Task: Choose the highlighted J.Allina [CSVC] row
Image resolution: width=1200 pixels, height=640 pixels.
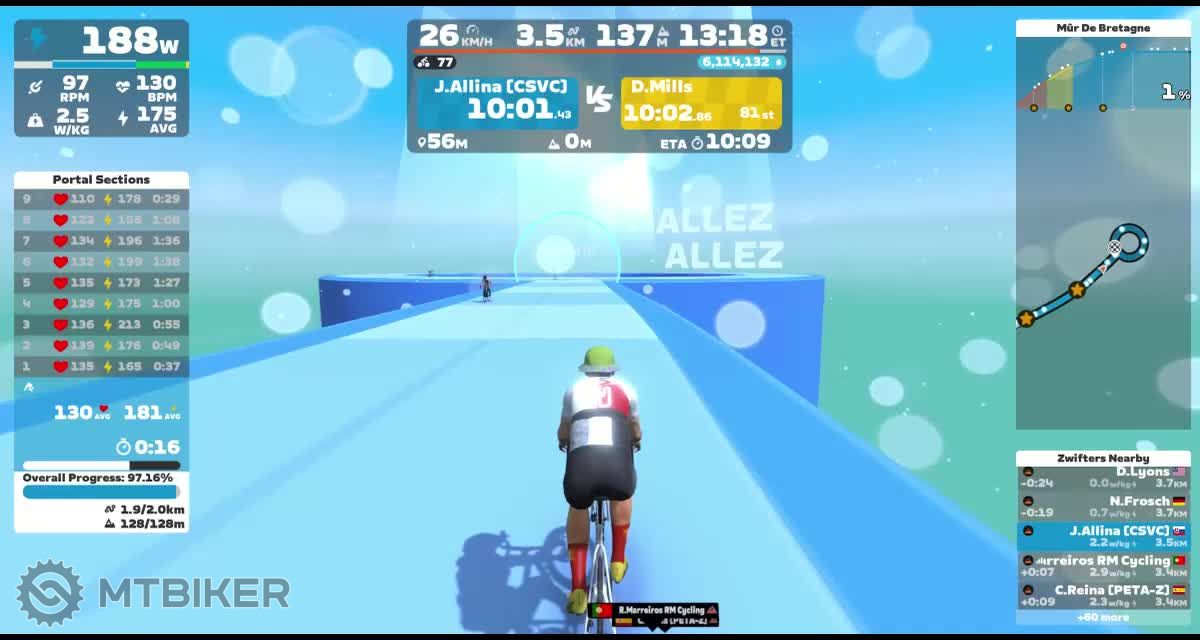Action: (1103, 537)
